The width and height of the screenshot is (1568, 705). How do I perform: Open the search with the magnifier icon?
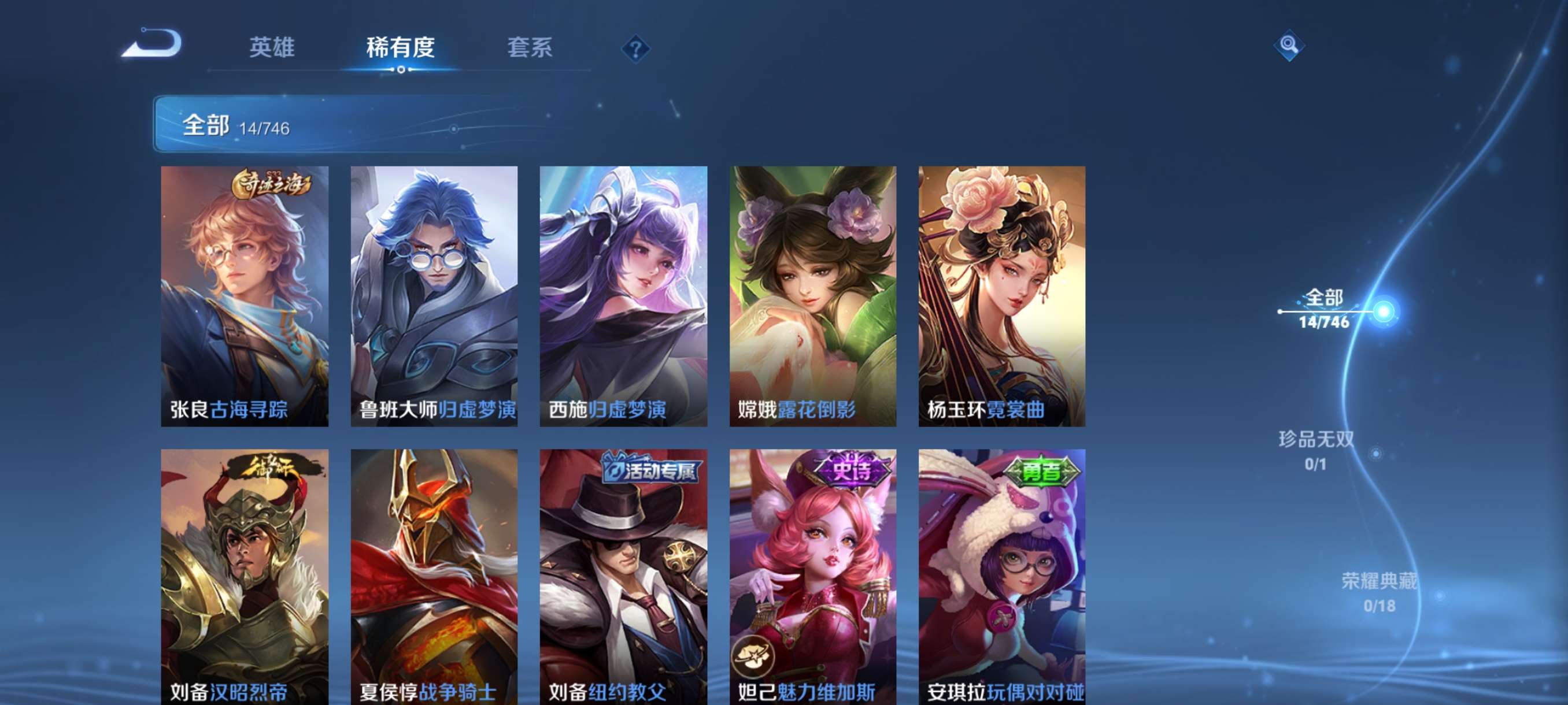tap(1290, 46)
